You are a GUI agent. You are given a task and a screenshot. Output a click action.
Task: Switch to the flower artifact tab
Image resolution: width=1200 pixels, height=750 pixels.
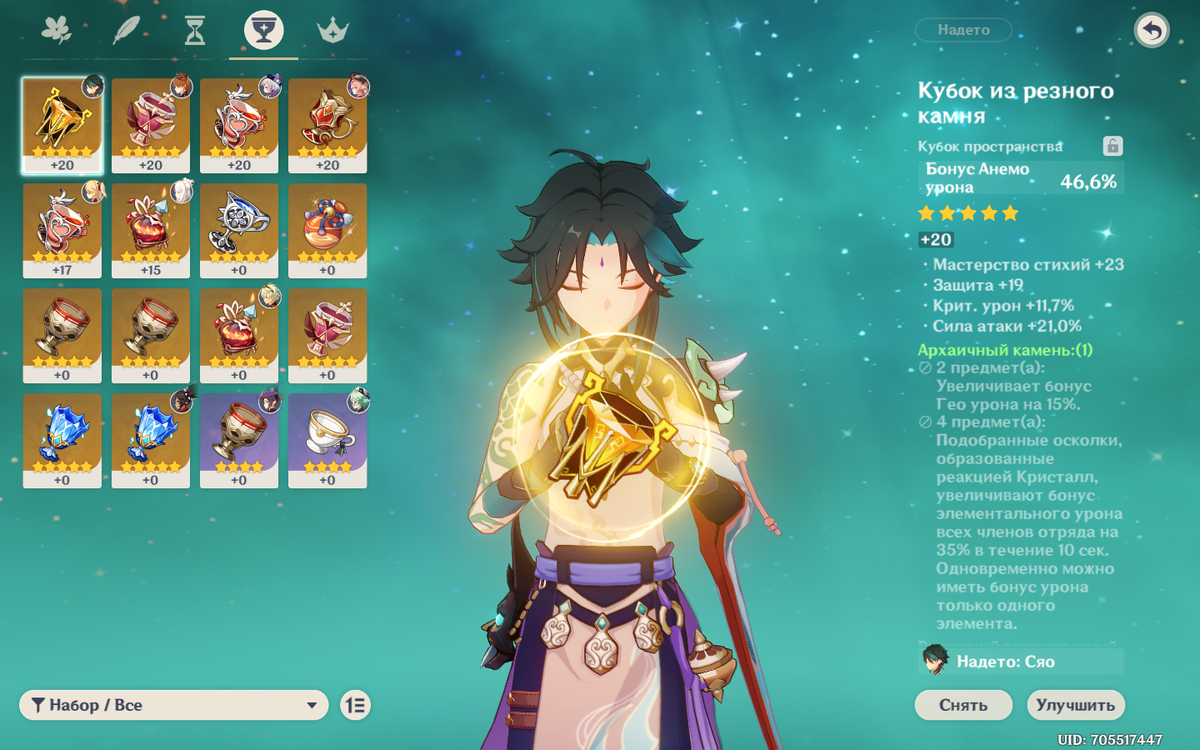57,31
